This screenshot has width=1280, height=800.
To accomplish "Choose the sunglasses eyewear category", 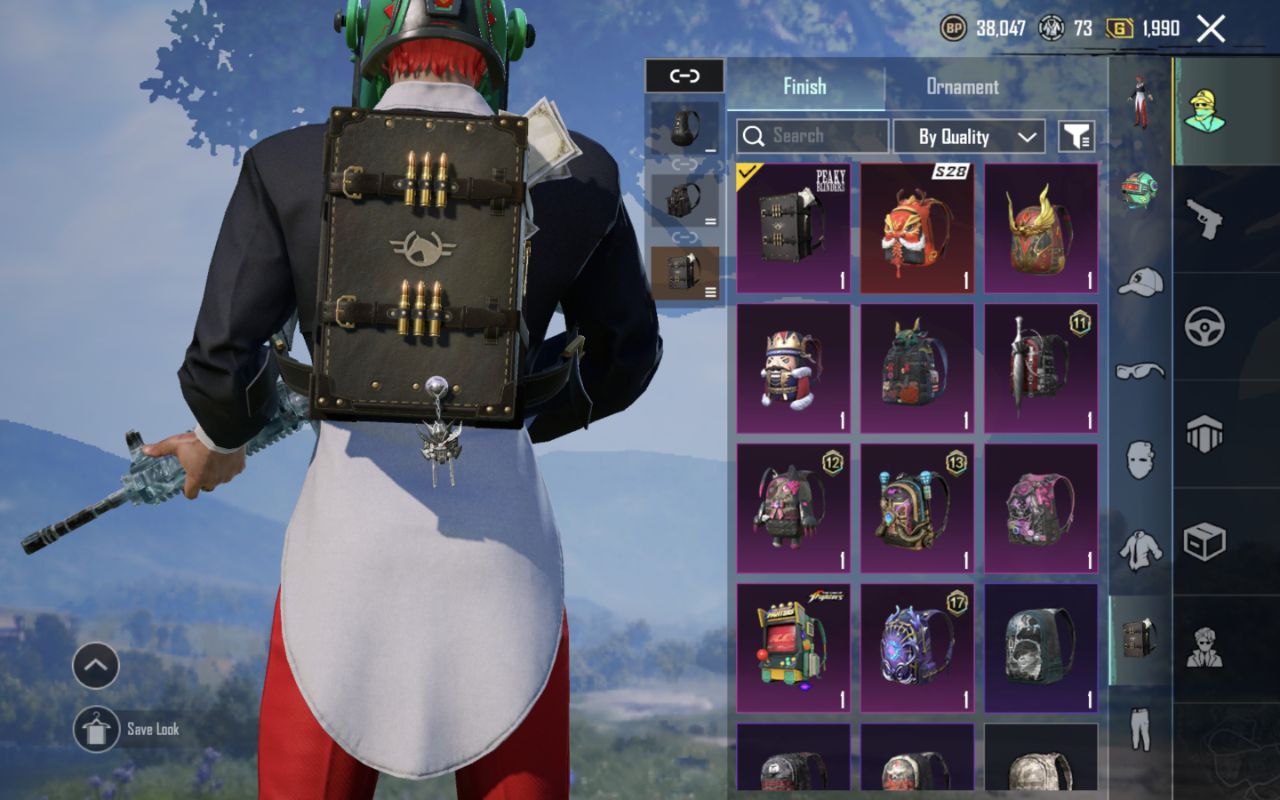I will (1140, 372).
